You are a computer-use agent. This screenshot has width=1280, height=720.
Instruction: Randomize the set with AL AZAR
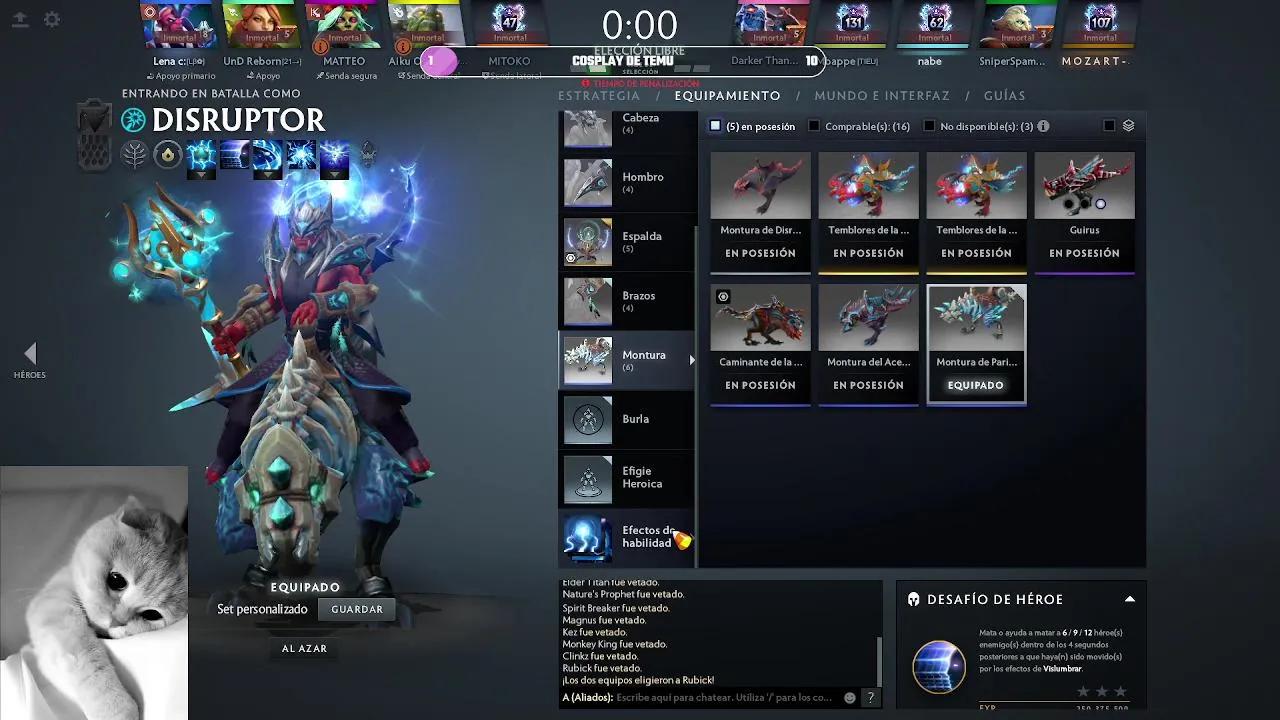pyautogui.click(x=304, y=649)
